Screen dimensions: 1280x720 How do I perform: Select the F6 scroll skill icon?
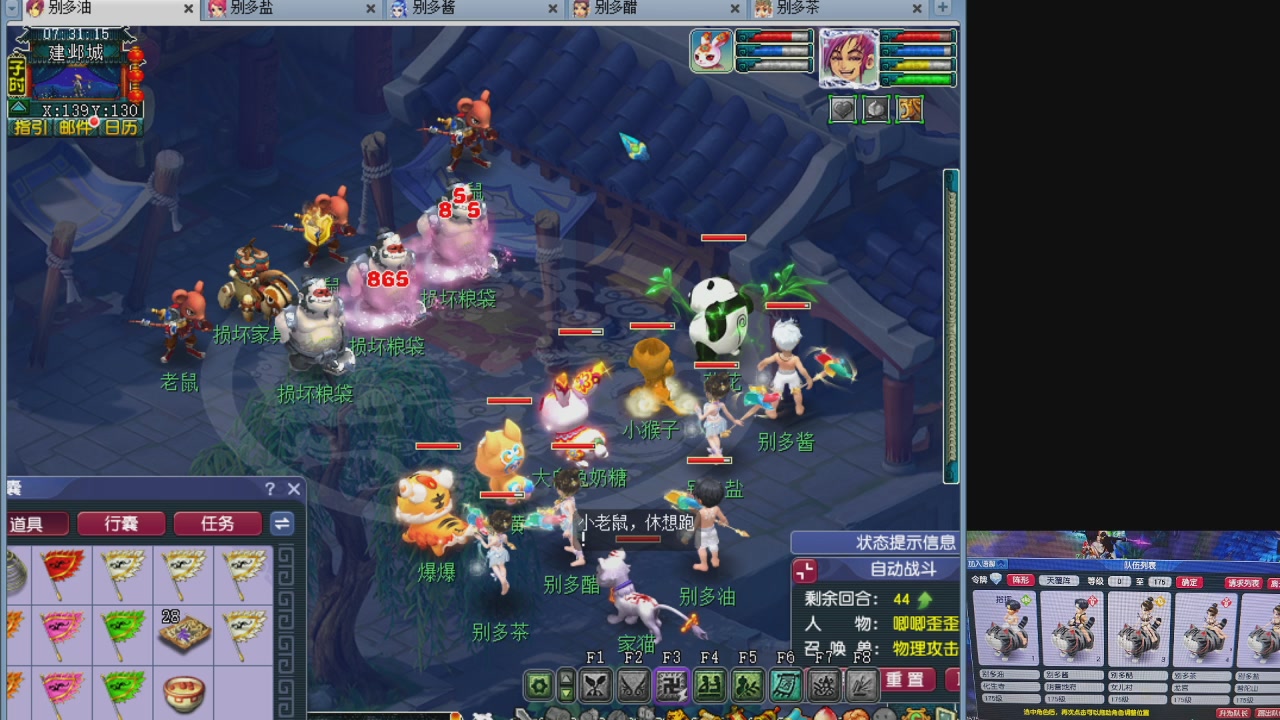[785, 686]
